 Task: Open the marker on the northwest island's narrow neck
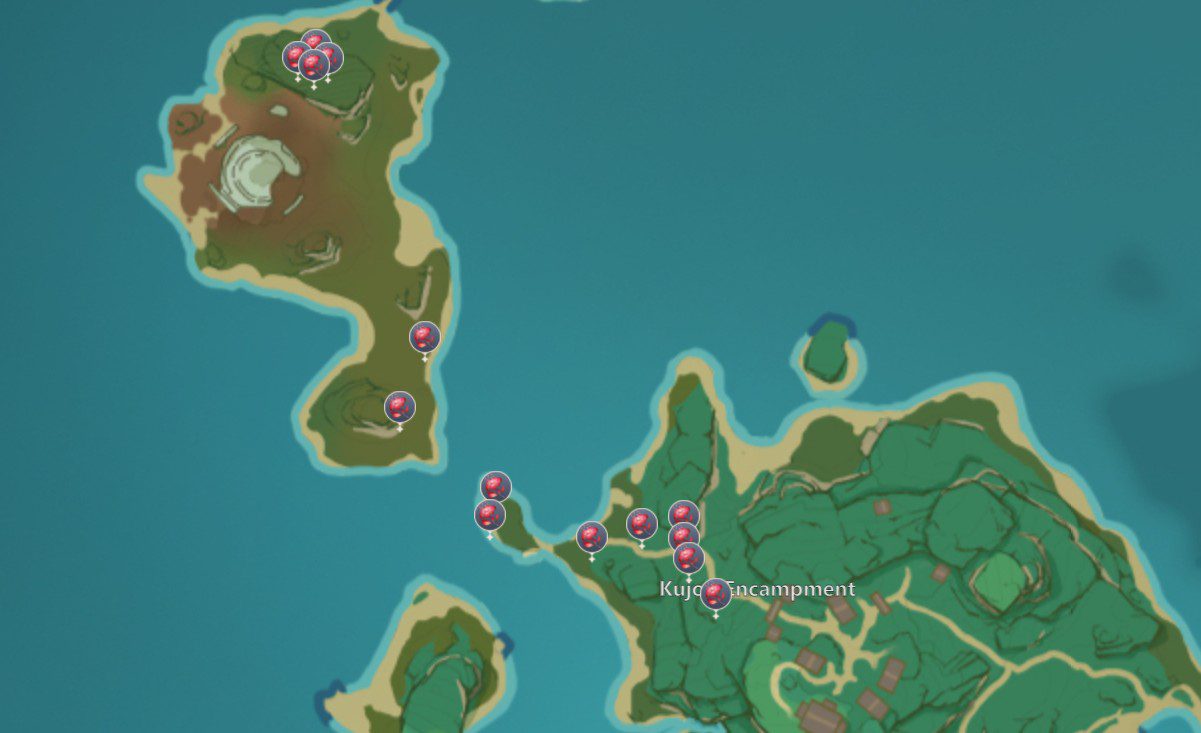click(425, 337)
